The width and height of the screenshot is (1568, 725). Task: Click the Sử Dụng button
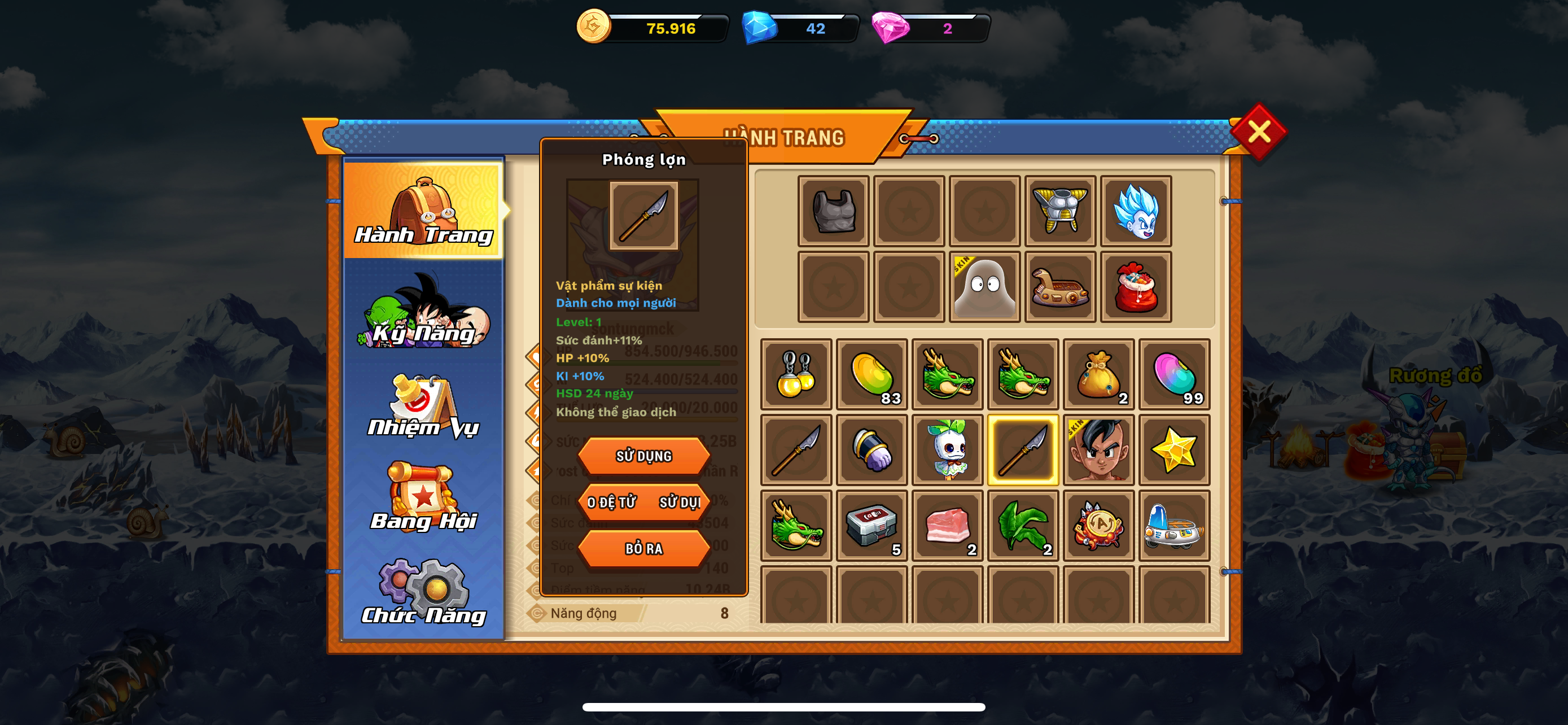[x=643, y=456]
